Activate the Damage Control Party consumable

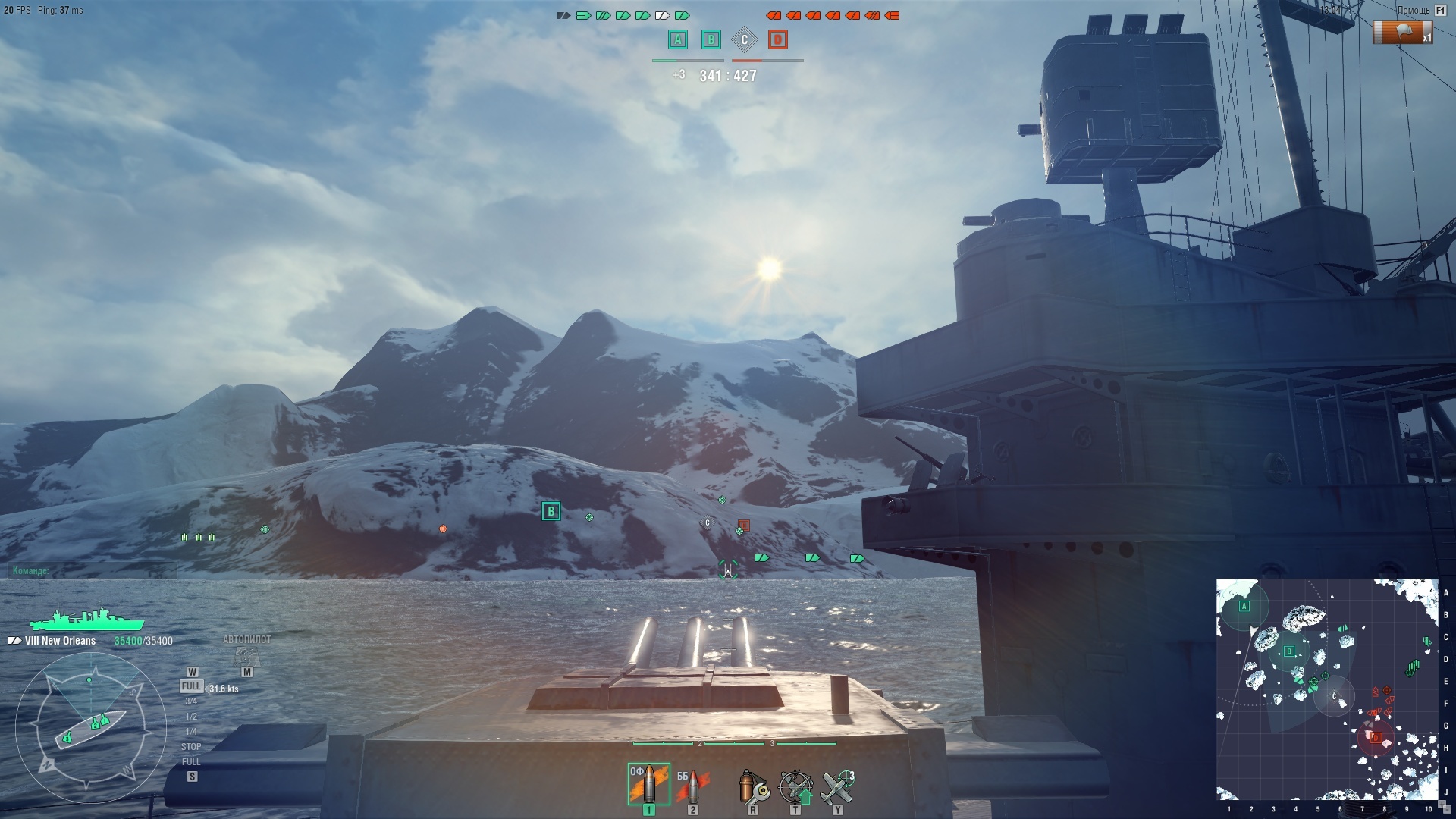(x=753, y=787)
